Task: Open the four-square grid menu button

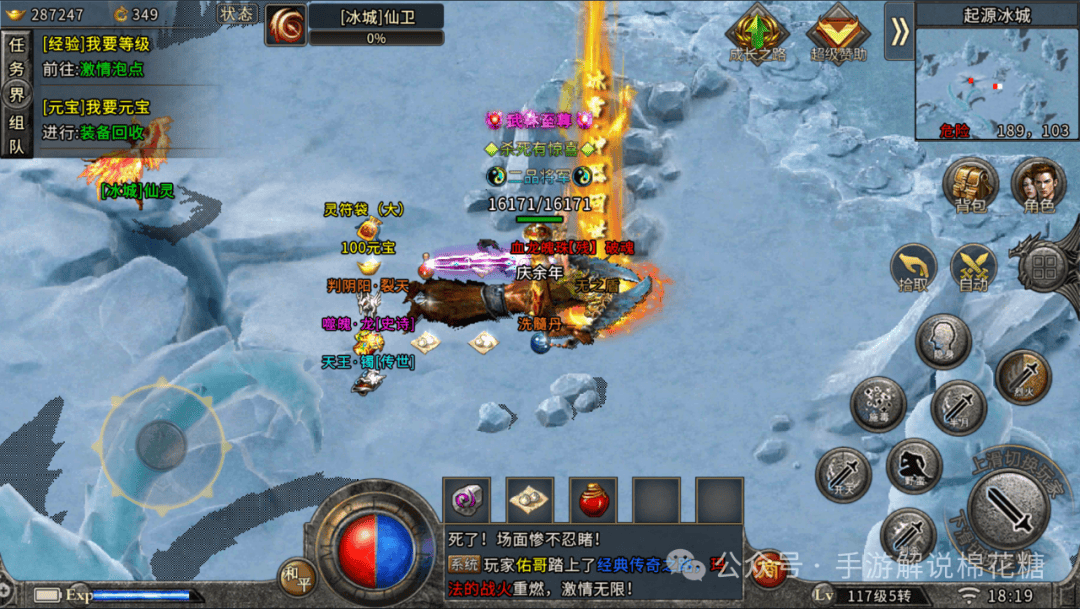Action: 1046,267
